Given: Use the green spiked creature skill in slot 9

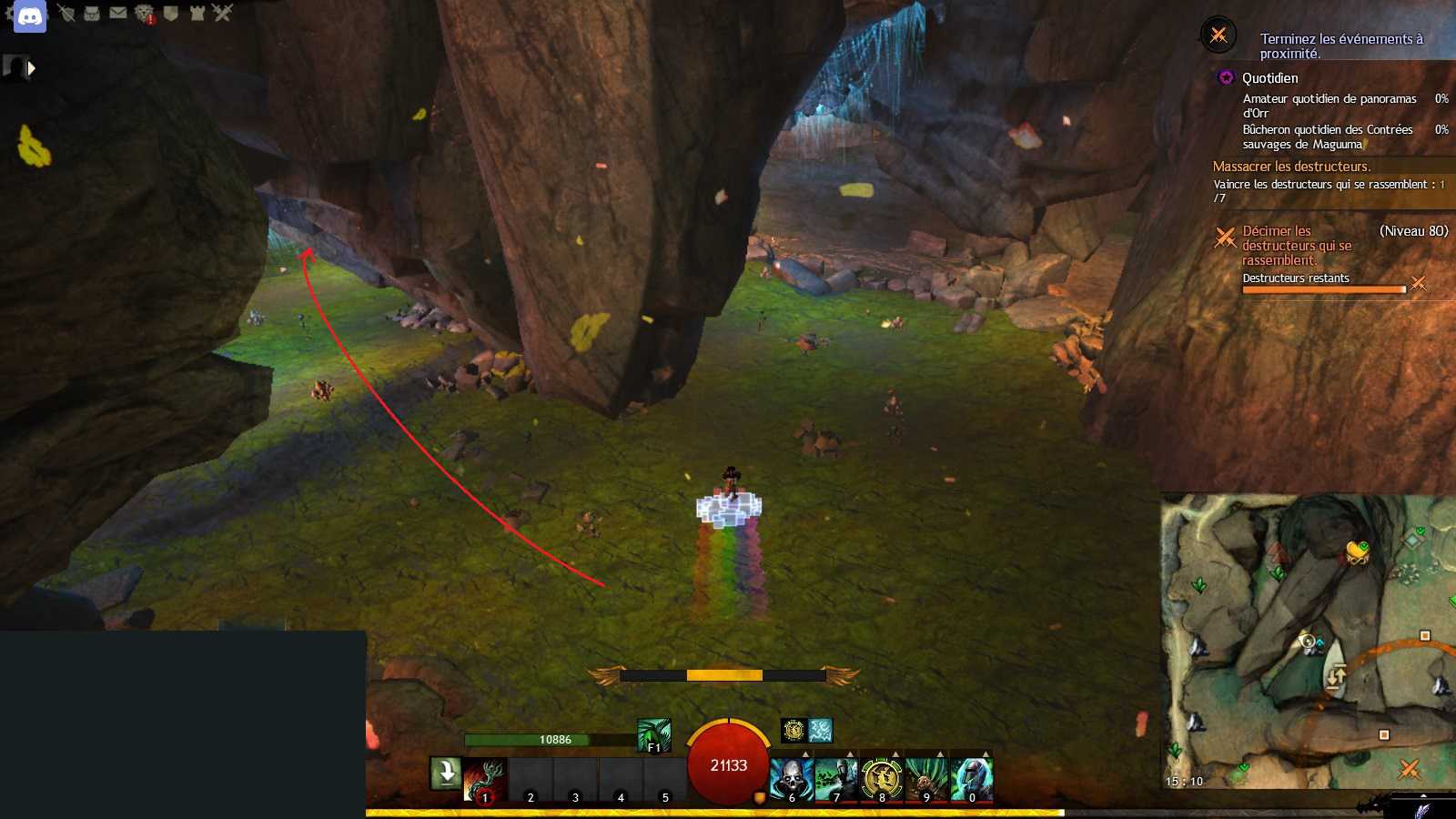Looking at the screenshot, I should point(926,780).
